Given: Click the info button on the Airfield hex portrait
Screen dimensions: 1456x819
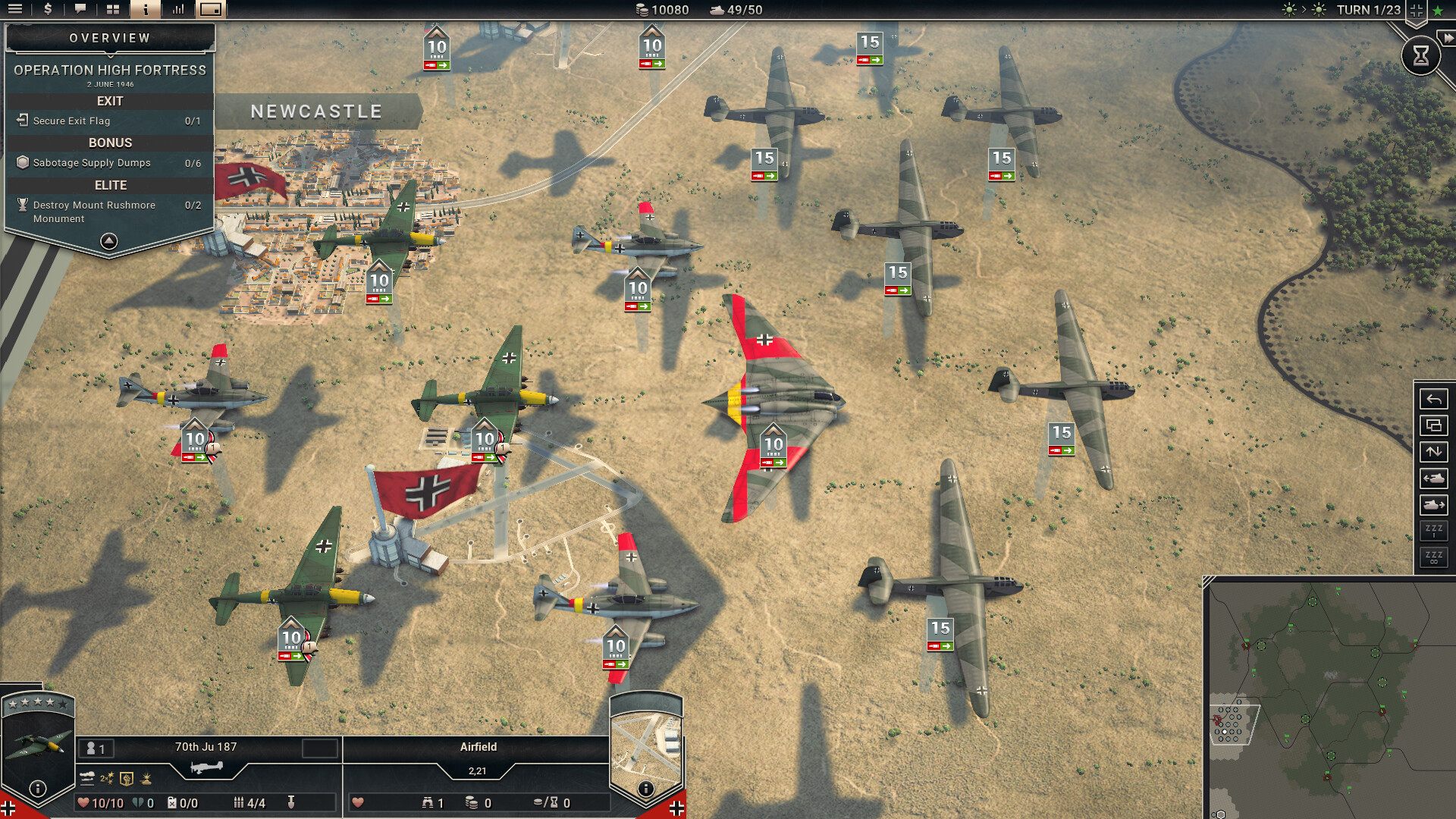Looking at the screenshot, I should tap(647, 789).
